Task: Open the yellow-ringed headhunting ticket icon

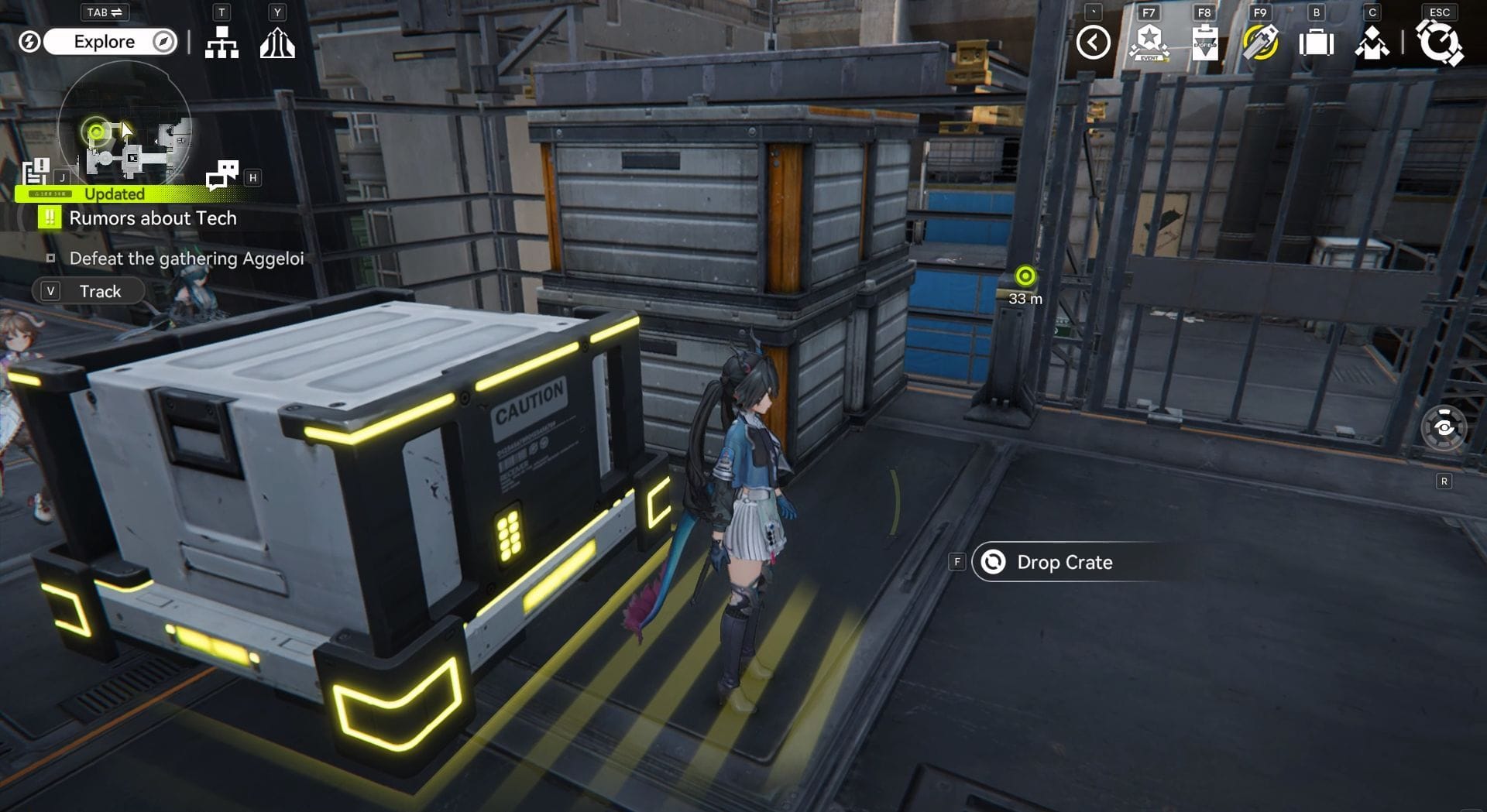Action: (1260, 43)
